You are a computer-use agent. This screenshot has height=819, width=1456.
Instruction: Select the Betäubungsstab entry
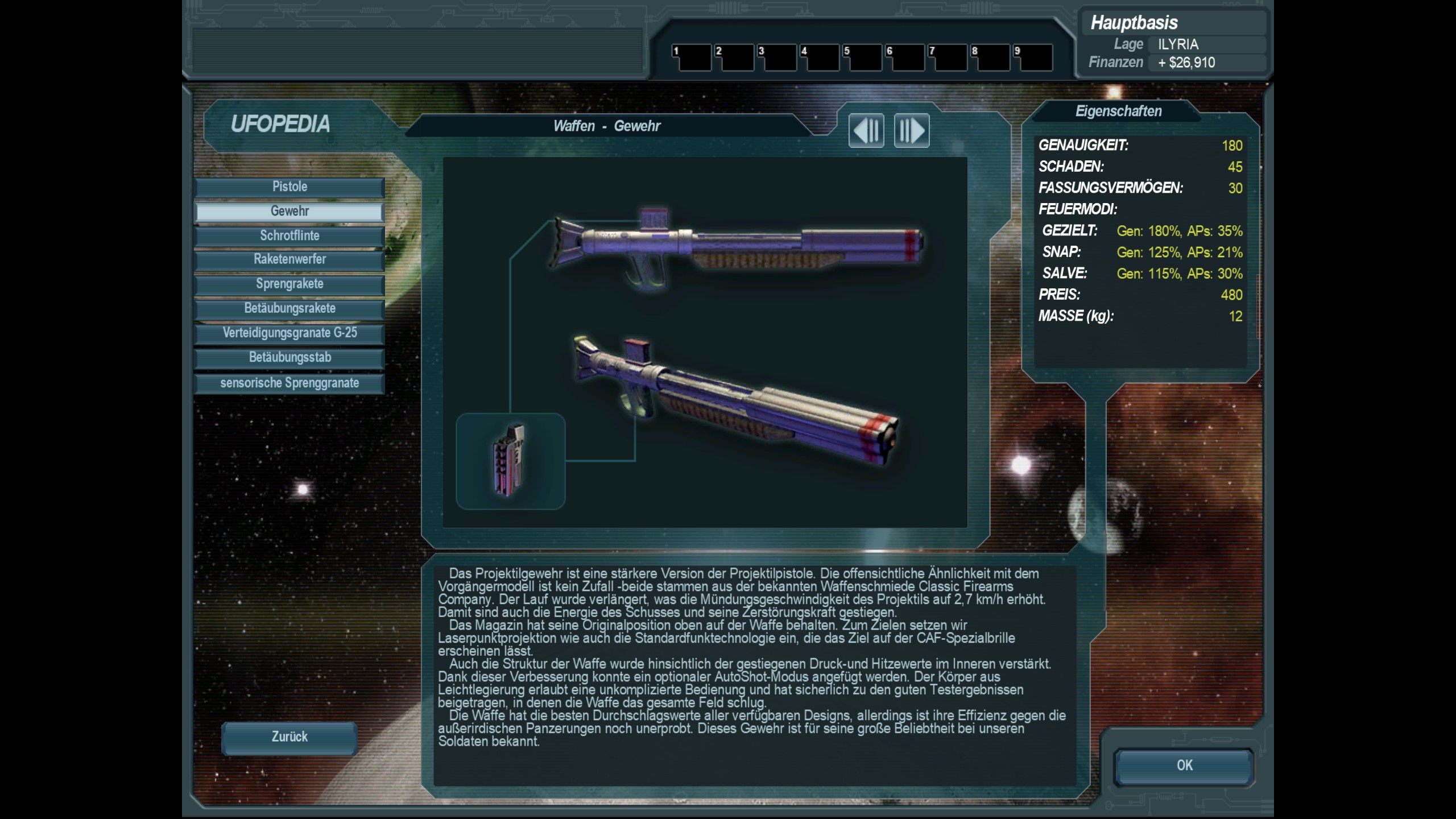[289, 358]
